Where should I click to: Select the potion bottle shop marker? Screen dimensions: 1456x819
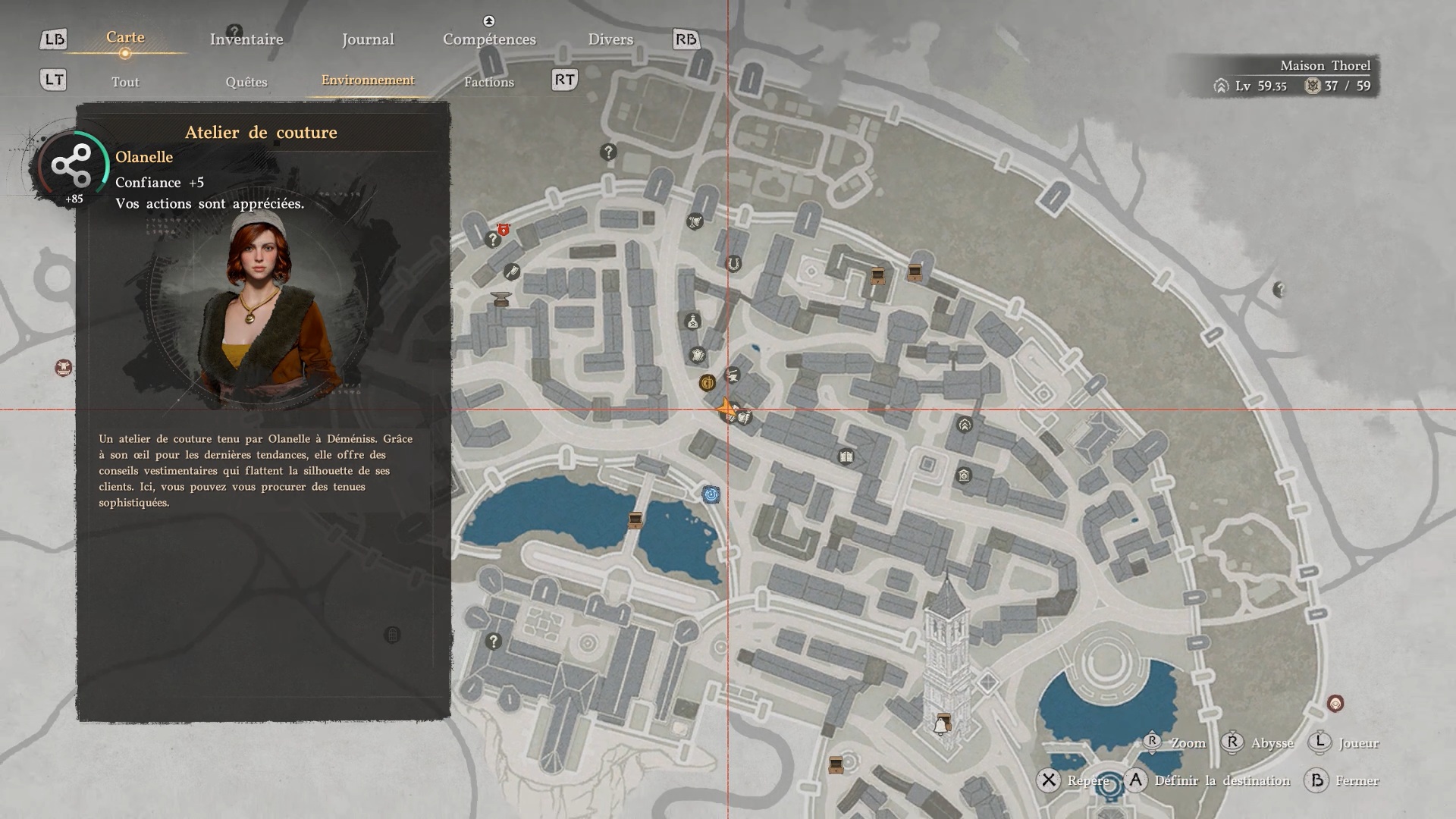click(692, 322)
